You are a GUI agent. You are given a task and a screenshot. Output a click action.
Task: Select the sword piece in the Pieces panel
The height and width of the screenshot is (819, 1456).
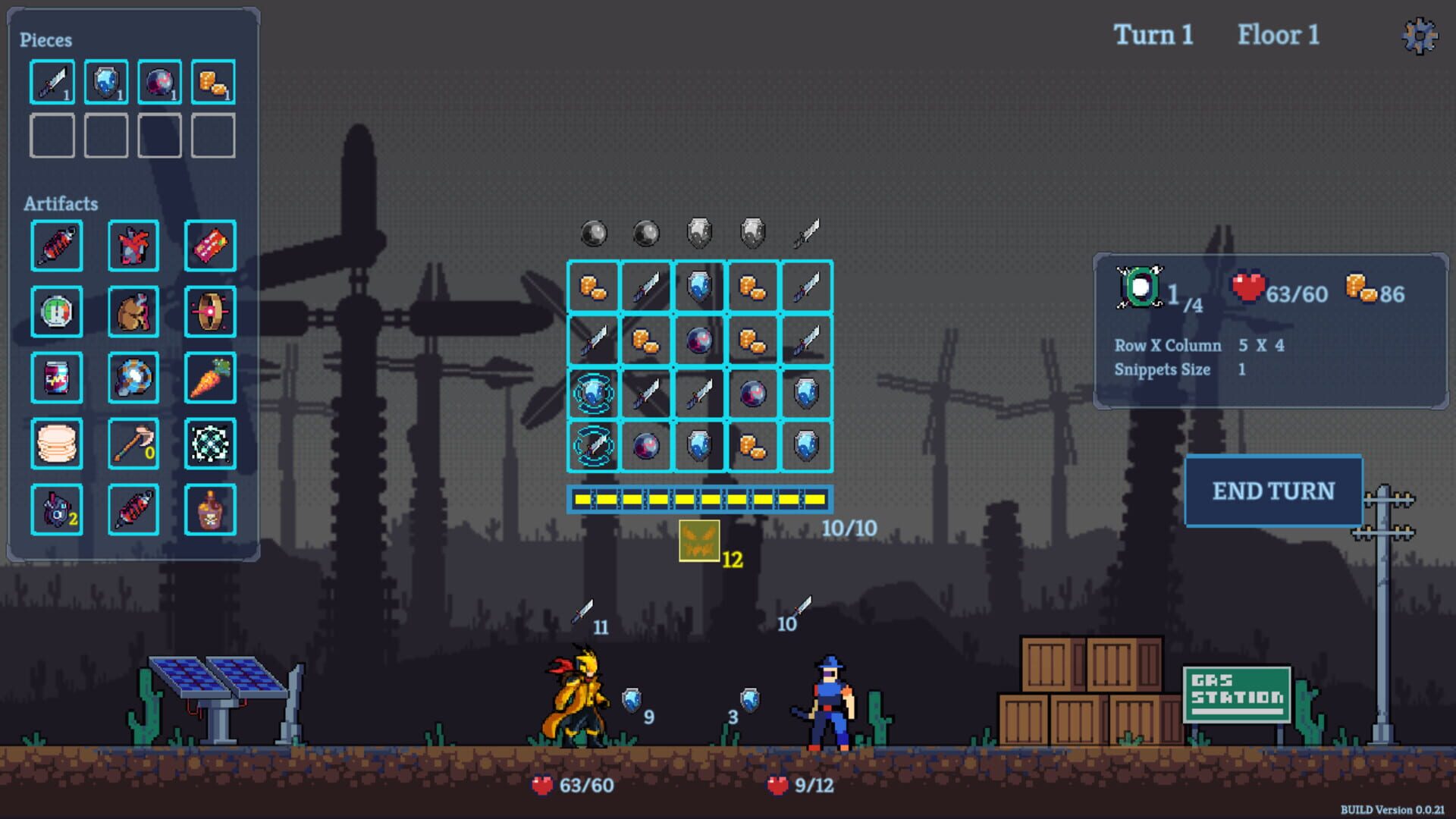tap(52, 82)
